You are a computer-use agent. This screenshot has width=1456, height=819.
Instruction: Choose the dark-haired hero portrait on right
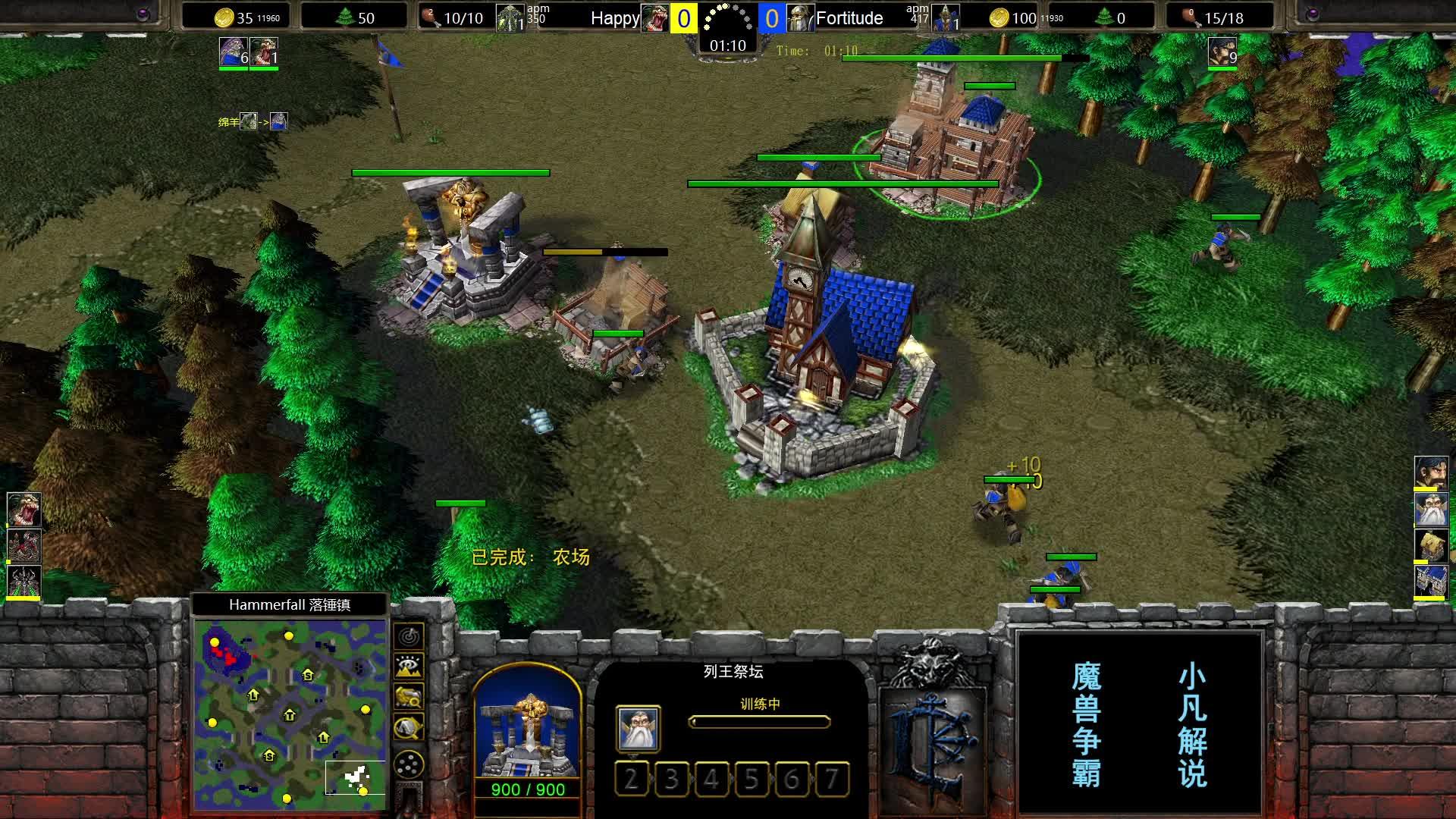pyautogui.click(x=1431, y=472)
